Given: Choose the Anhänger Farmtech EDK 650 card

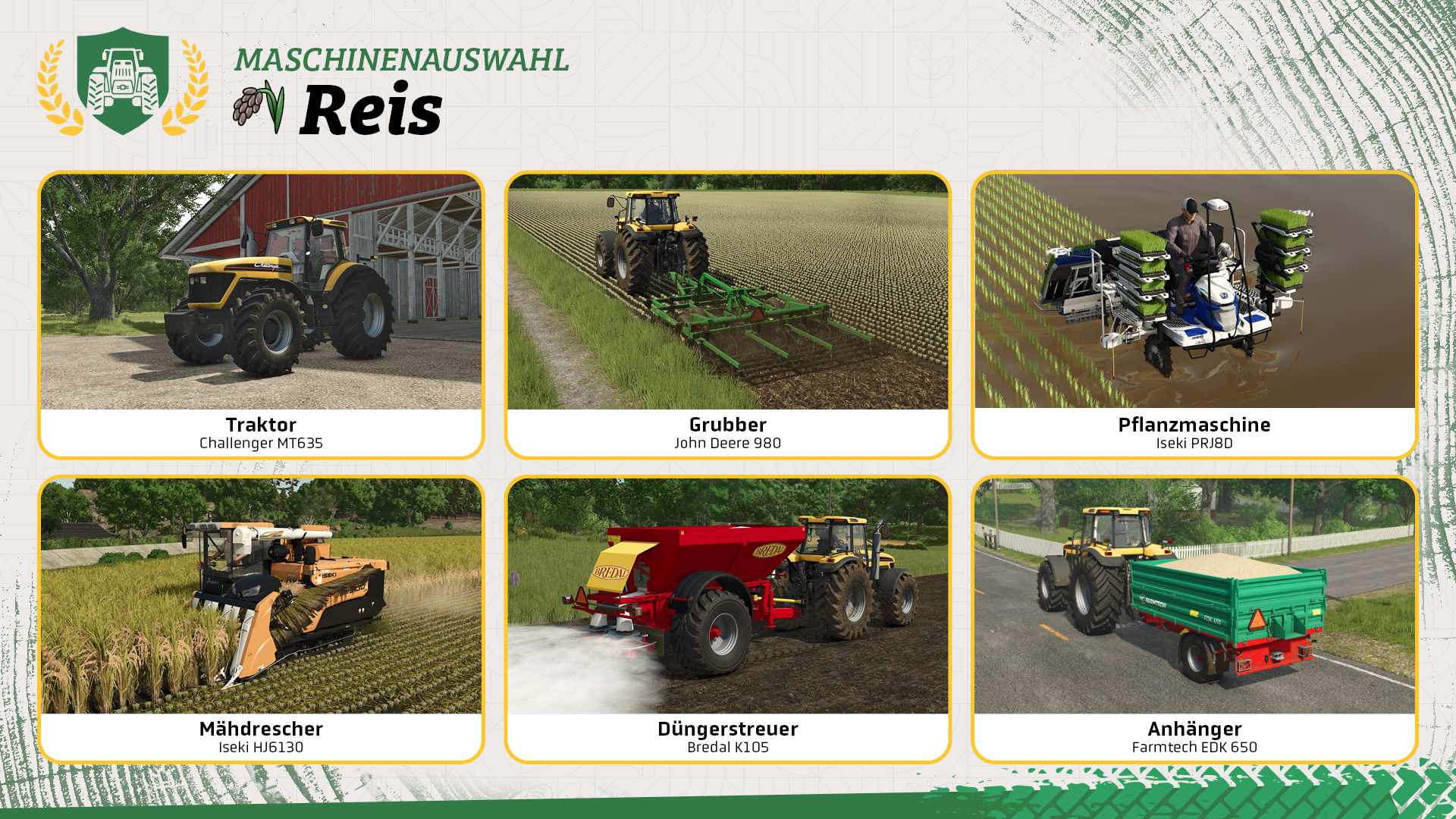Looking at the screenshot, I should [1194, 619].
